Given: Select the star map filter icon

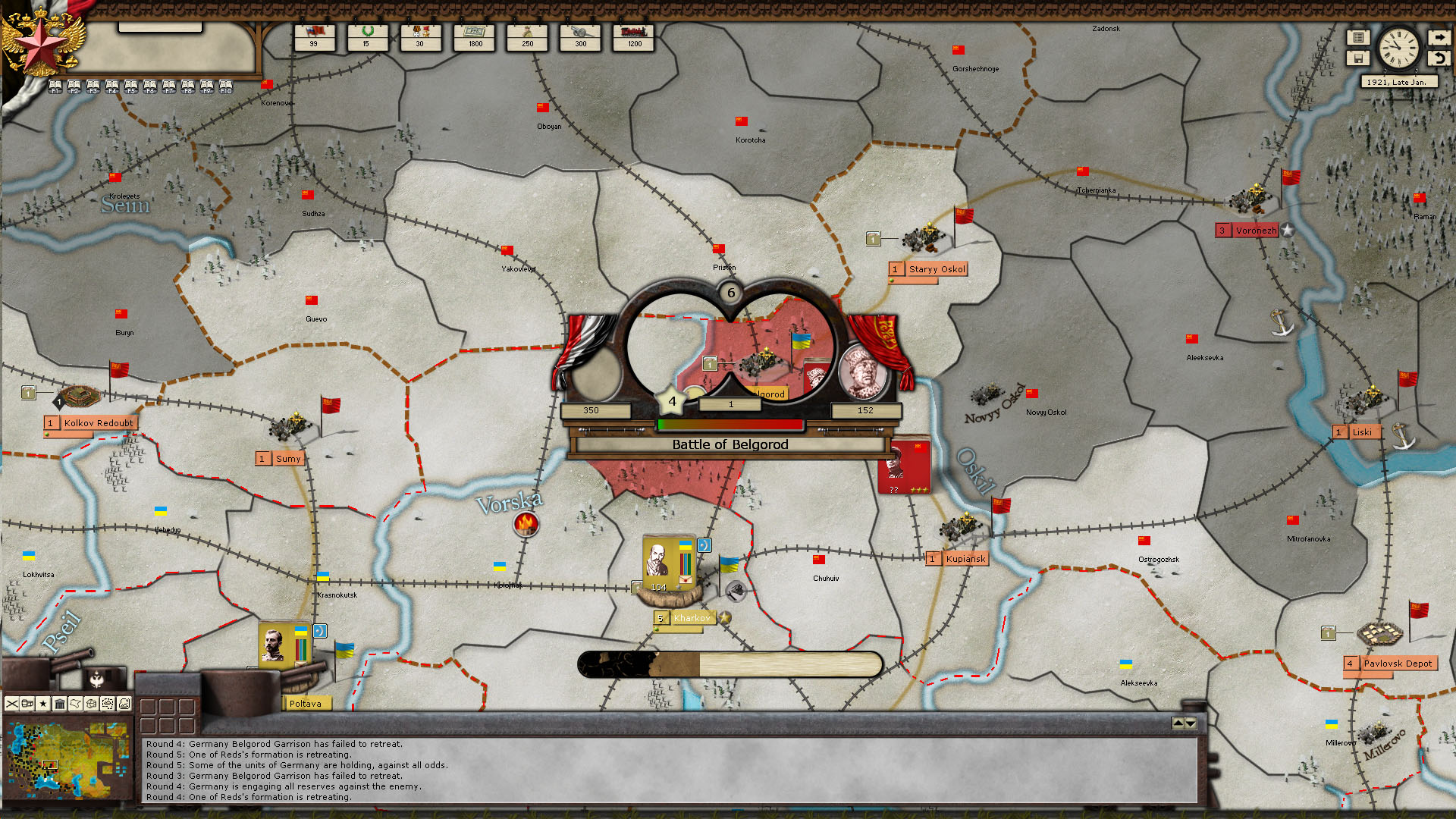Looking at the screenshot, I should pos(44,703).
